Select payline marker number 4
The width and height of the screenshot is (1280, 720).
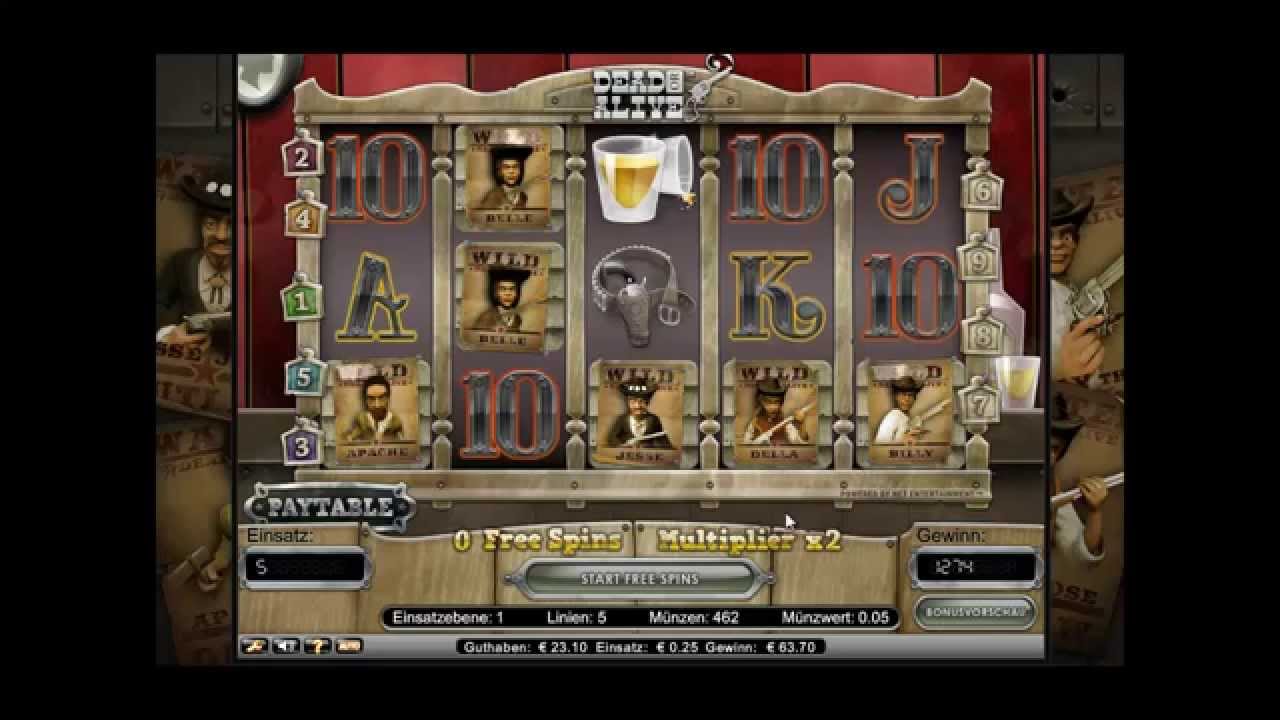pos(303,217)
